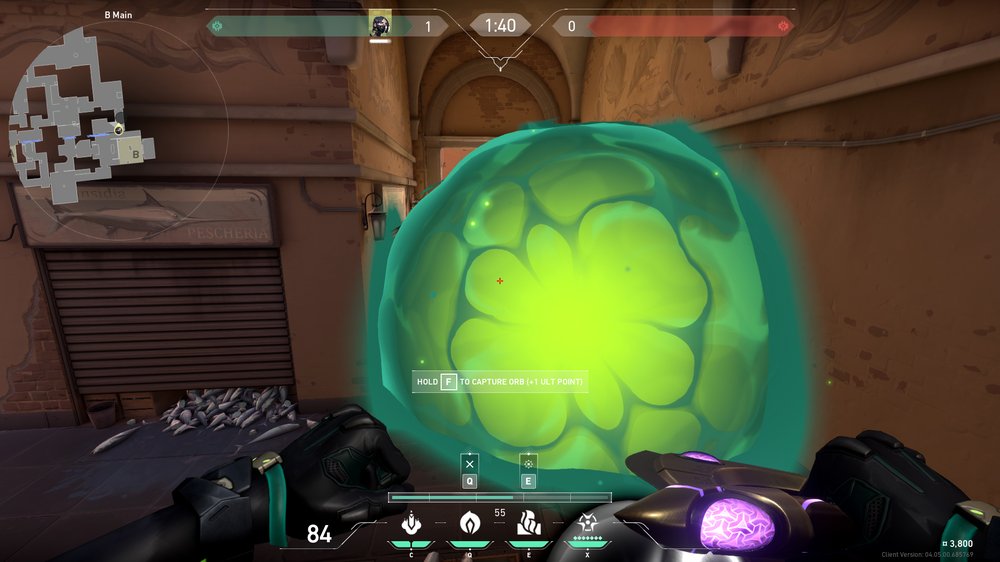This screenshot has width=1000, height=562.
Task: Trigger the Viper's Pit ultimate icon
Action: click(x=587, y=523)
